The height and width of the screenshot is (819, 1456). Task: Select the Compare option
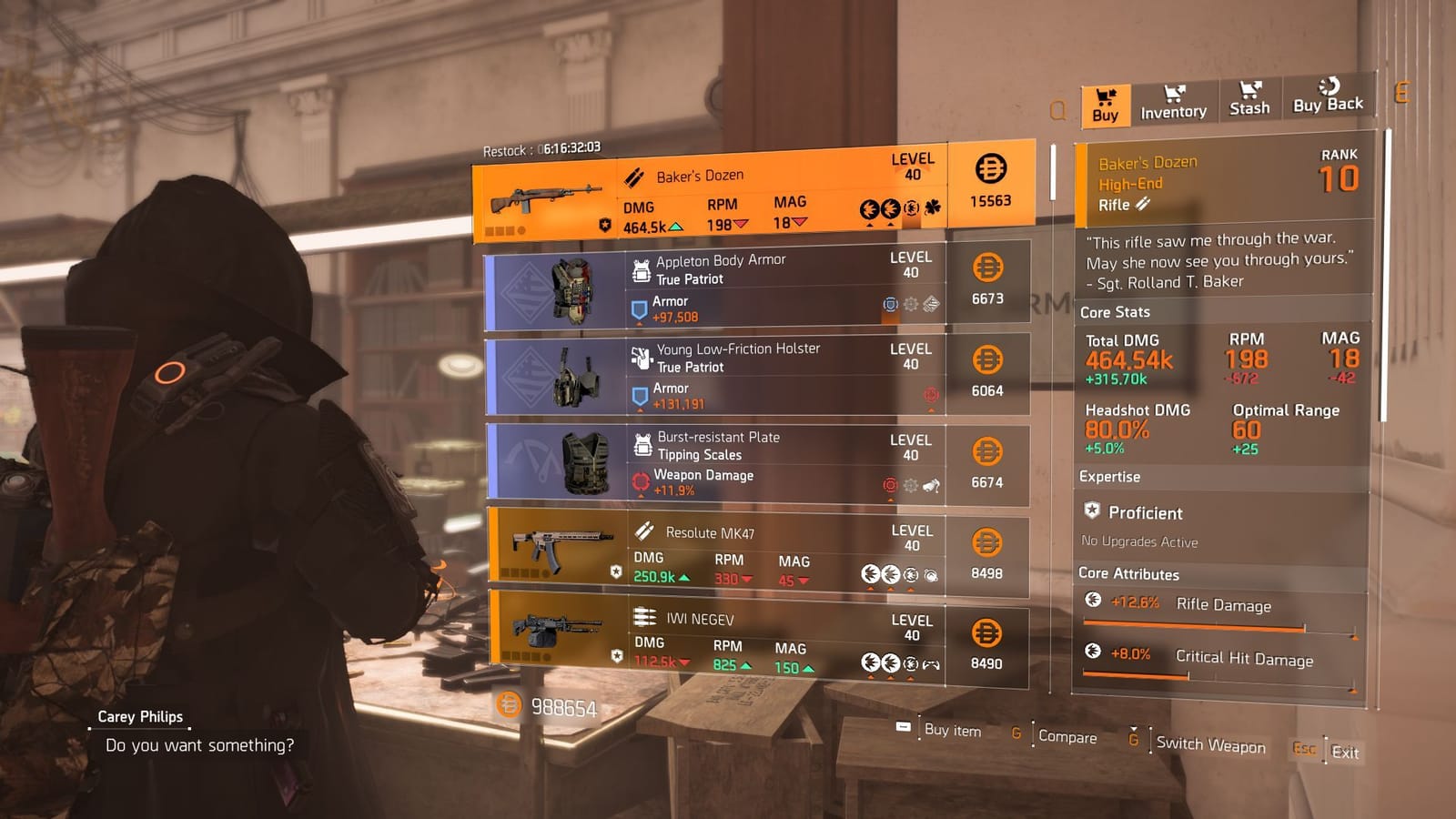[x=1069, y=737]
